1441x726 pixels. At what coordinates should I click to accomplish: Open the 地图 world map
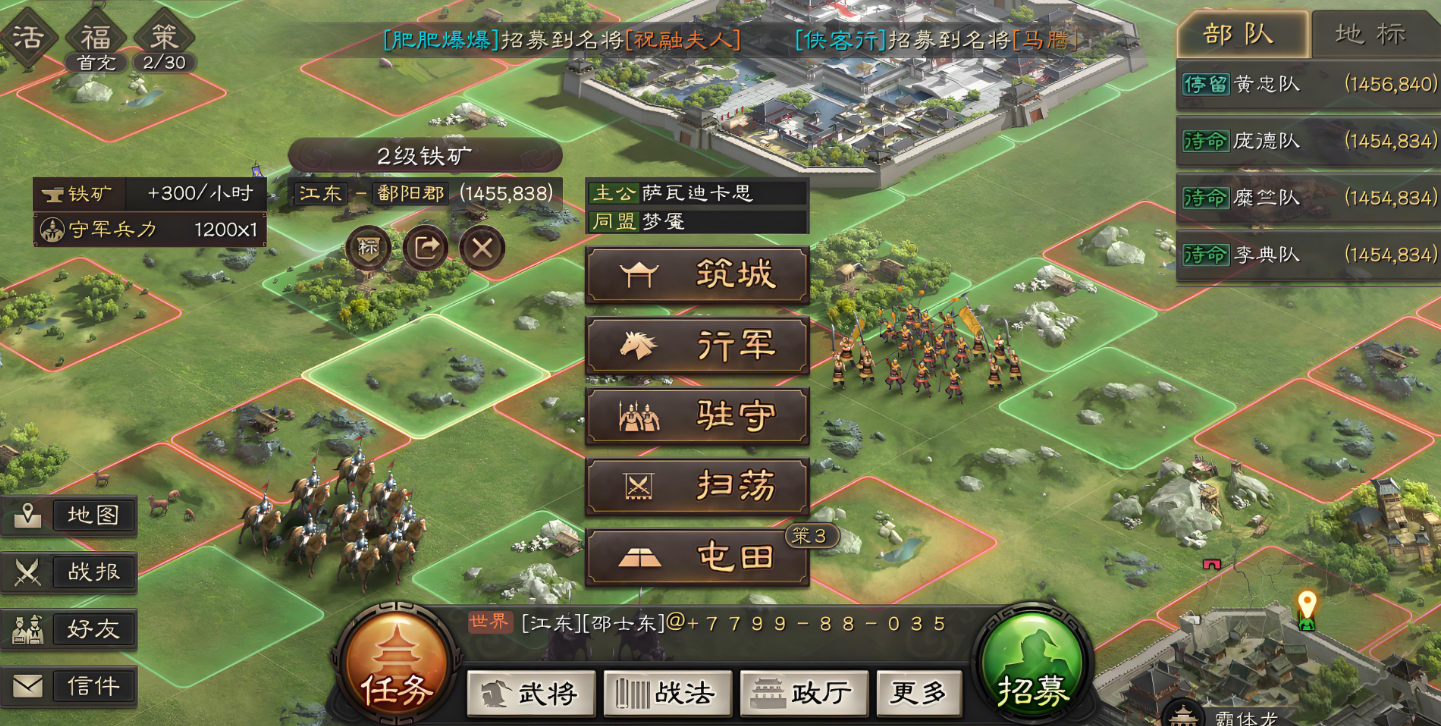[70, 516]
